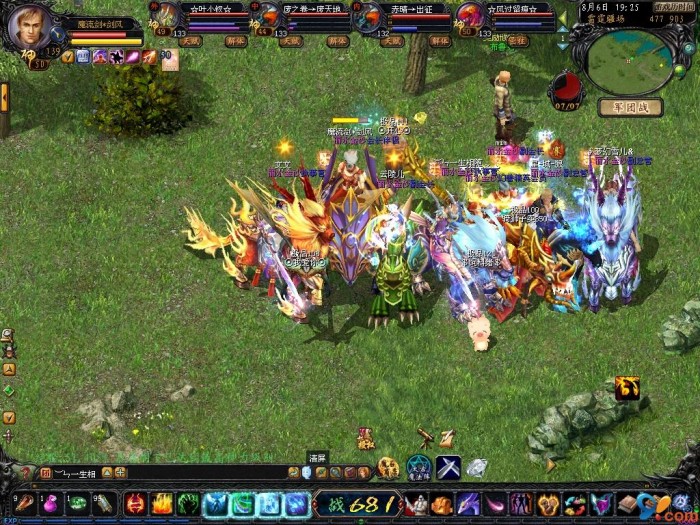This screenshot has height=525, width=700.
Task: Open the telescope icon above the hotbar
Action: pos(426,437)
